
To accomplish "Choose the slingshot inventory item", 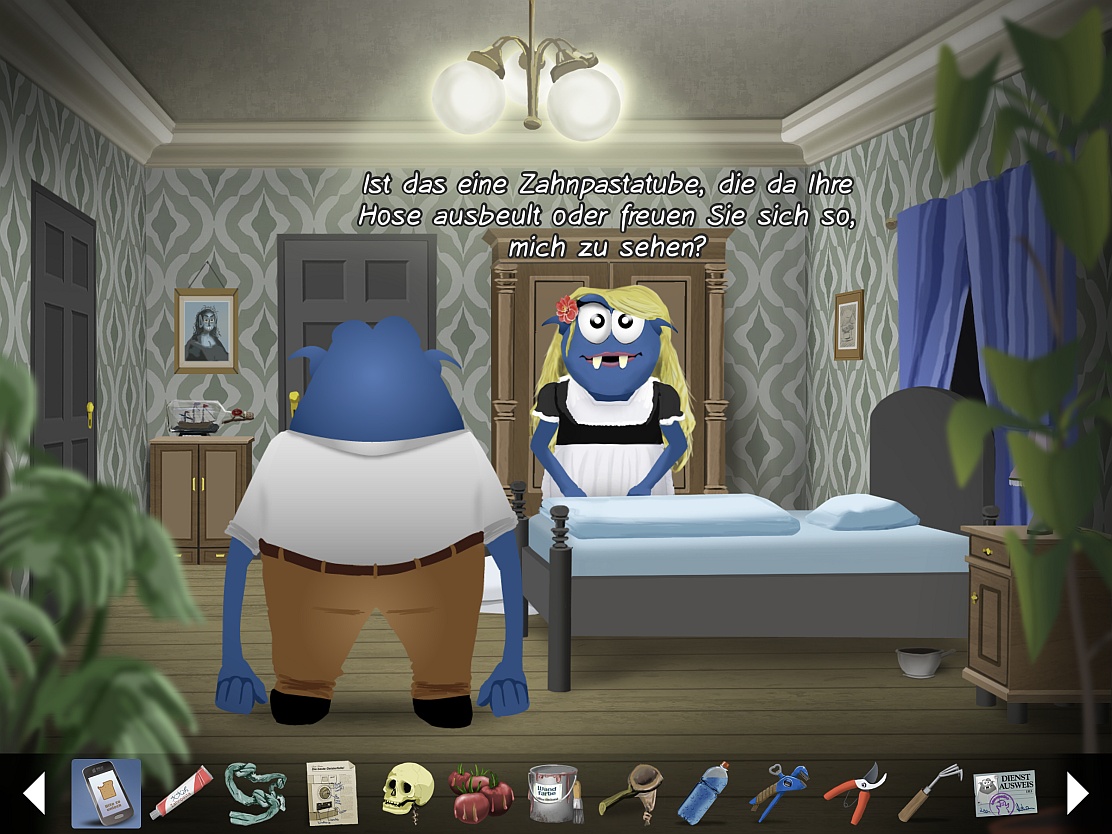I will click(x=628, y=793).
